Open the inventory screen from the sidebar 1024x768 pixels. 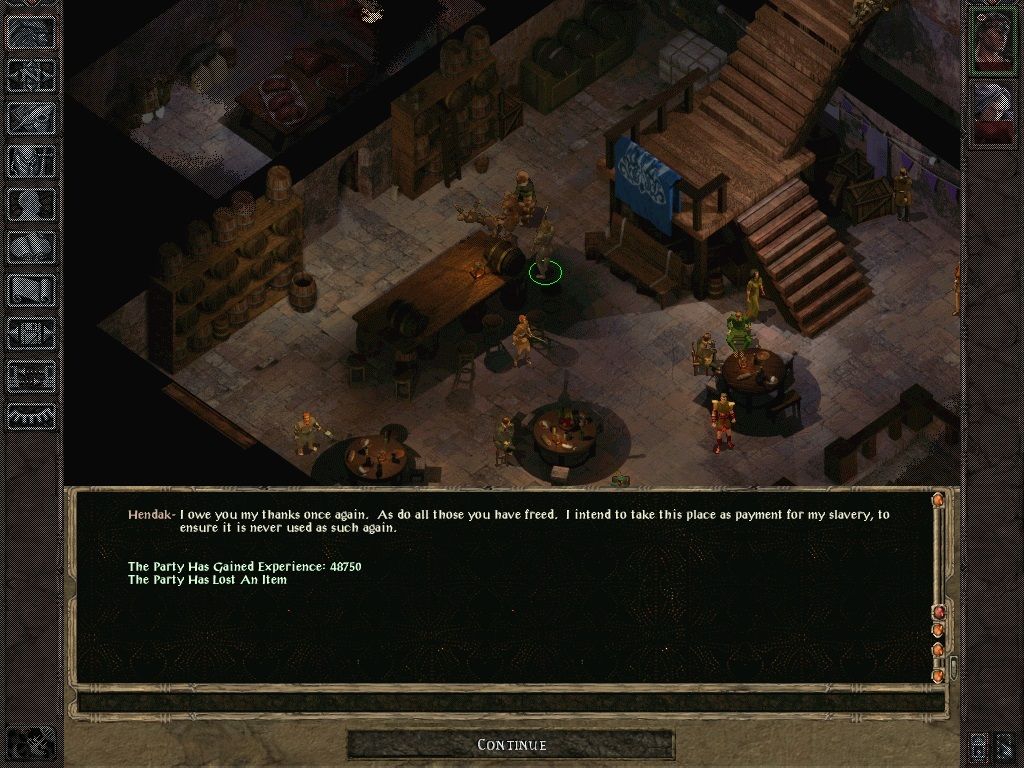coord(31,160)
